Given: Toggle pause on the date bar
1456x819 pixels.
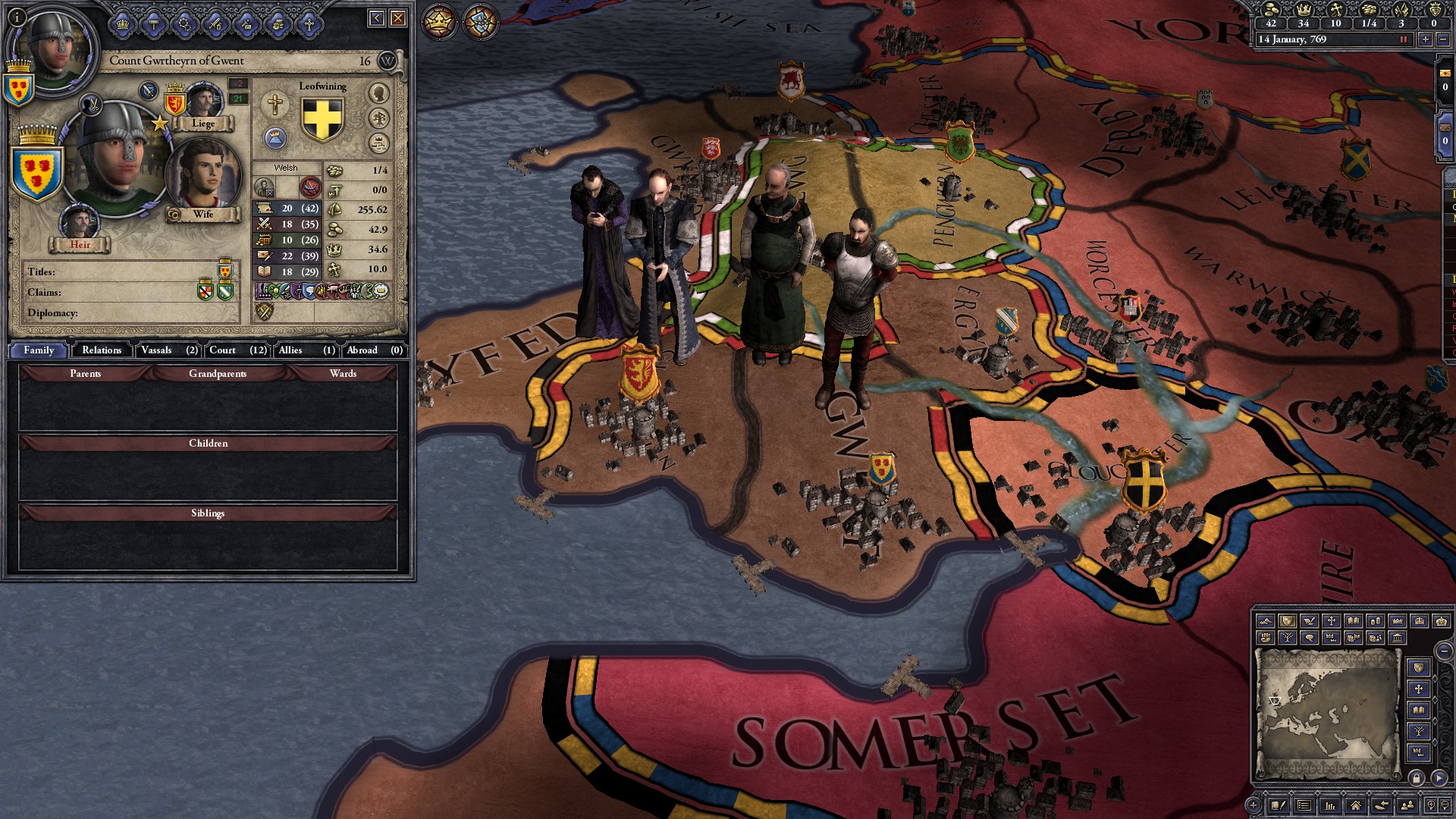Looking at the screenshot, I should (x=1403, y=39).
